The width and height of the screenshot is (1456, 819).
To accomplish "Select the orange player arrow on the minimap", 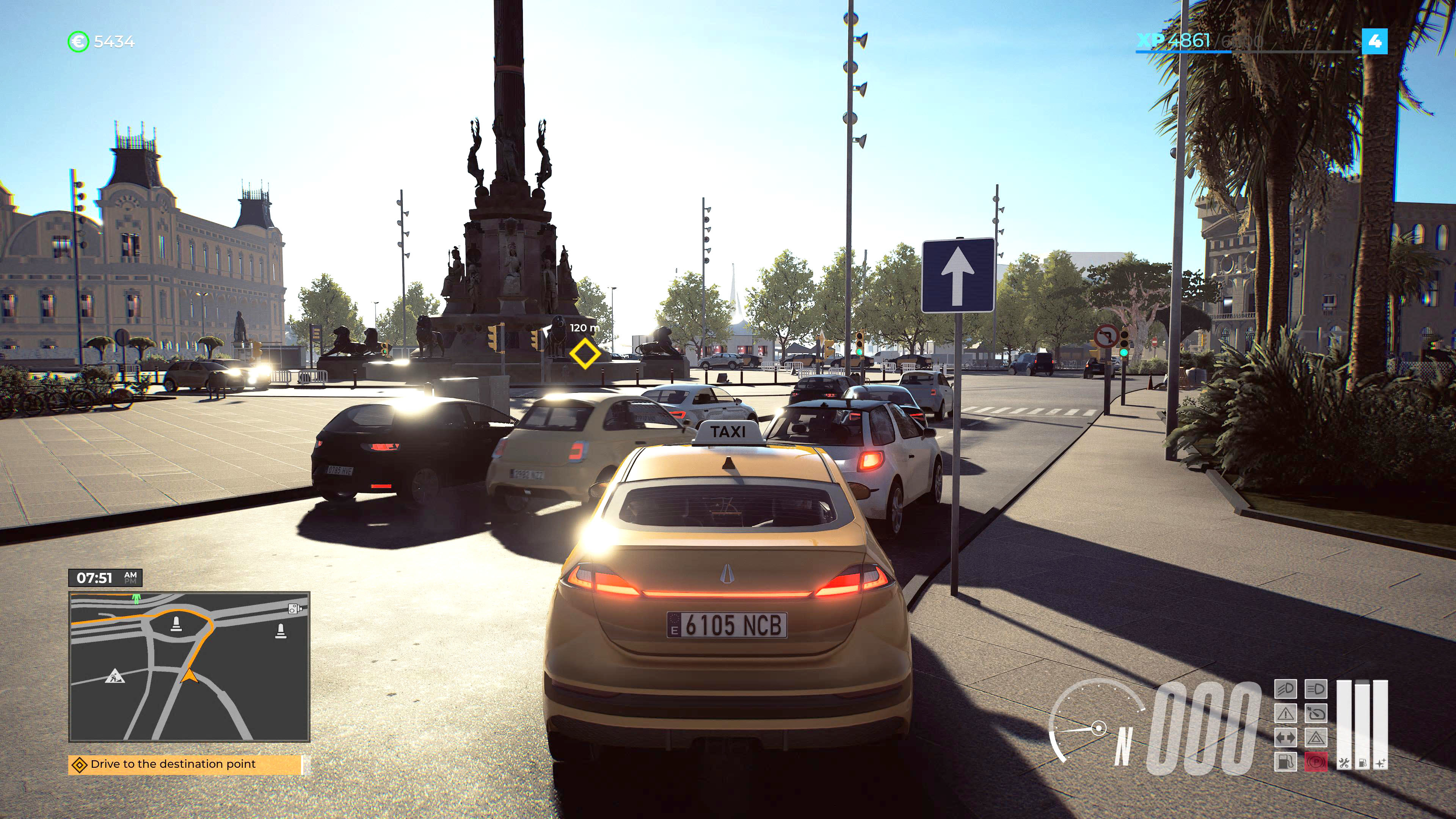I will coord(189,675).
